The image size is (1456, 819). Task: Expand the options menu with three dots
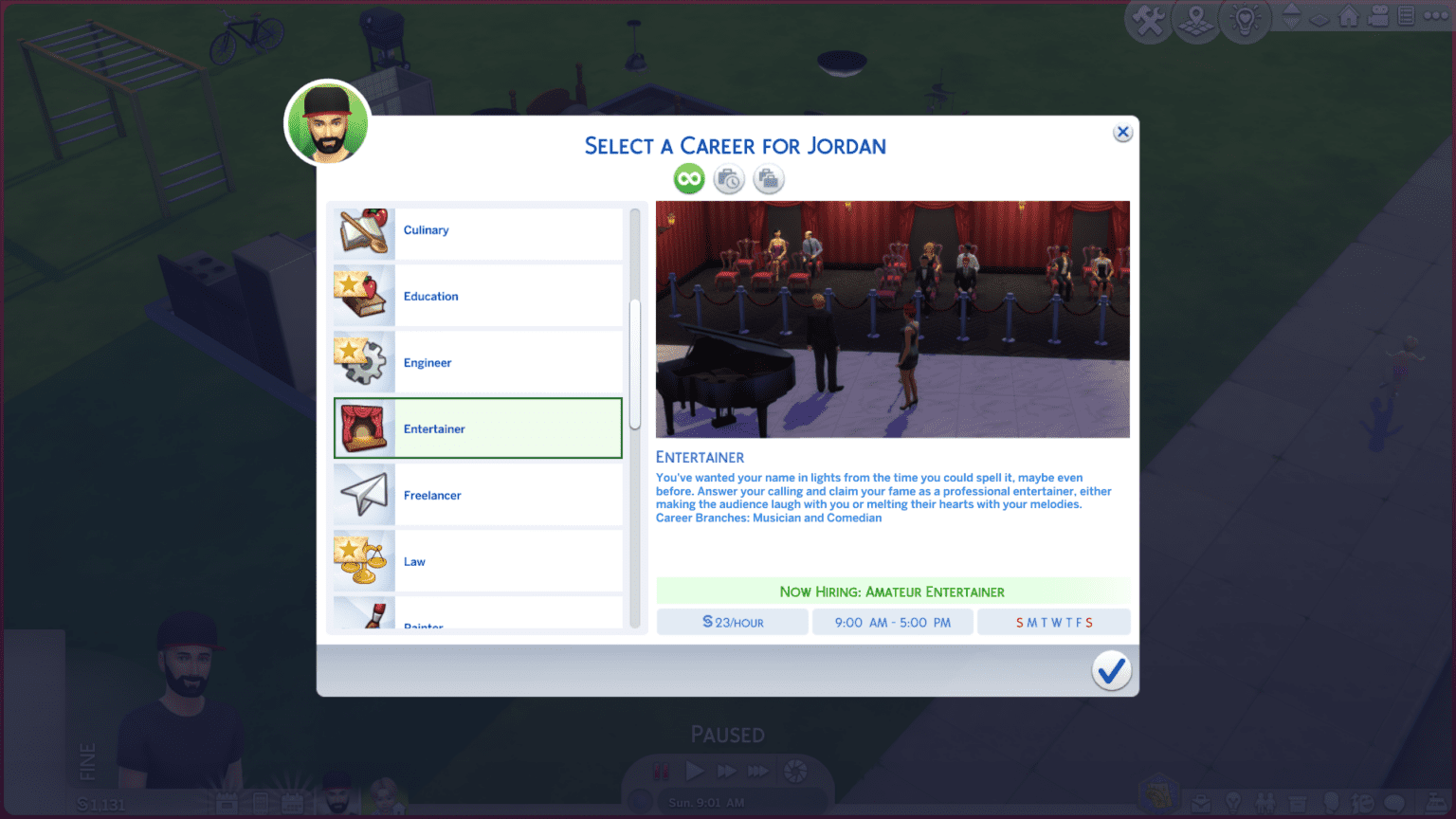1435,16
